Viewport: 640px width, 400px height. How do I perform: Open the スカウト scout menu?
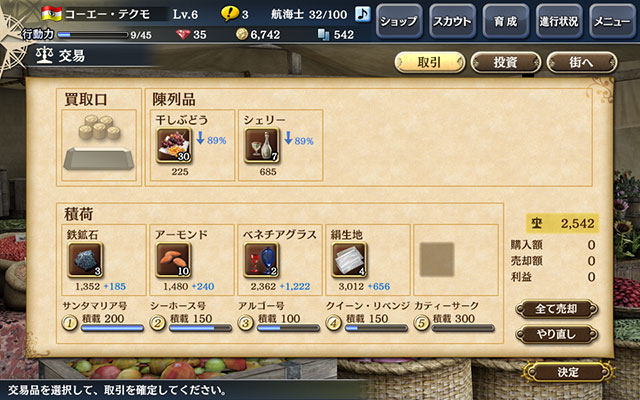click(453, 20)
